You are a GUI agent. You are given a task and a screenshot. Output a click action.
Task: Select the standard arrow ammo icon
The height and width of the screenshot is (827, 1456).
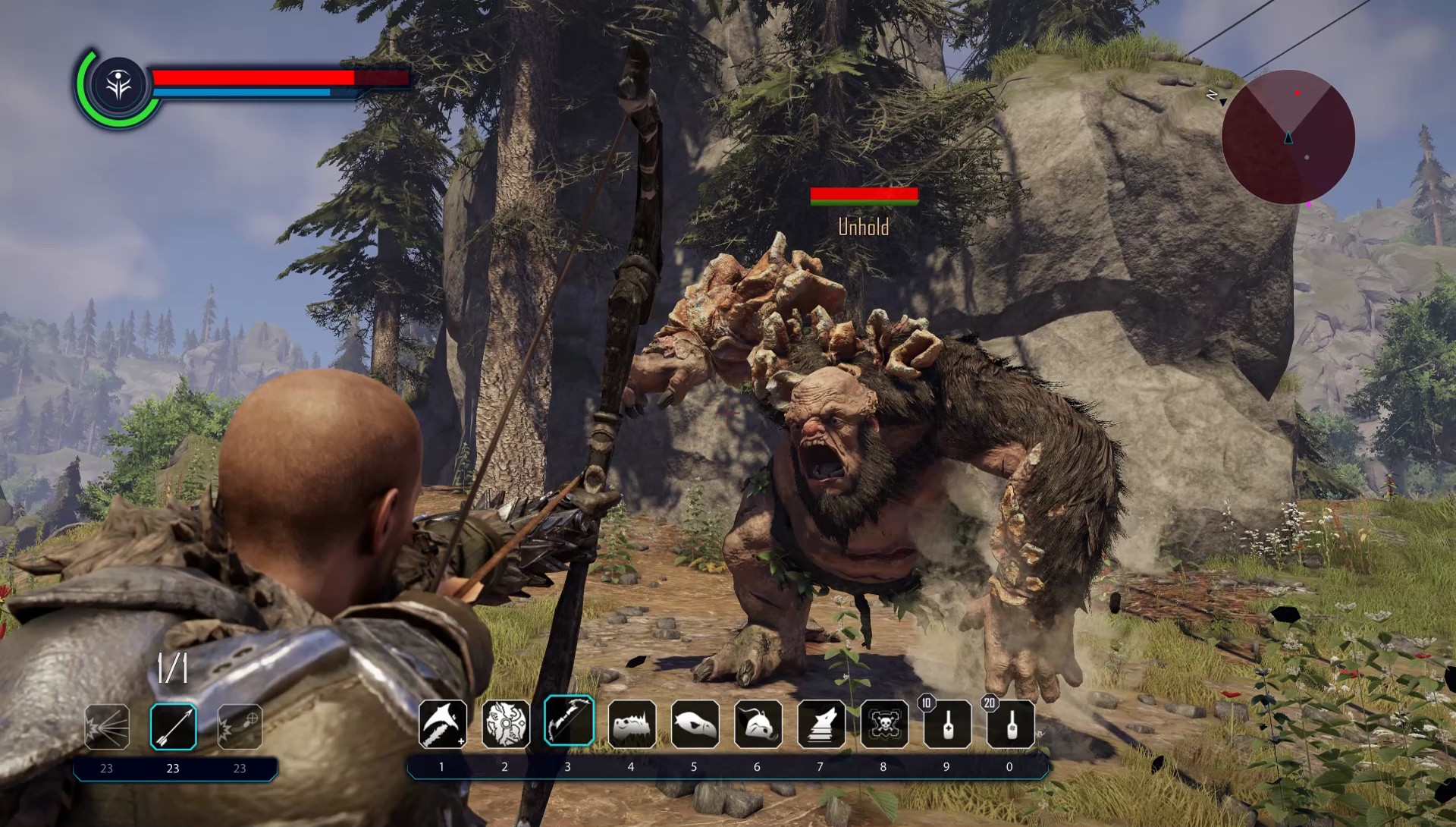point(173,727)
